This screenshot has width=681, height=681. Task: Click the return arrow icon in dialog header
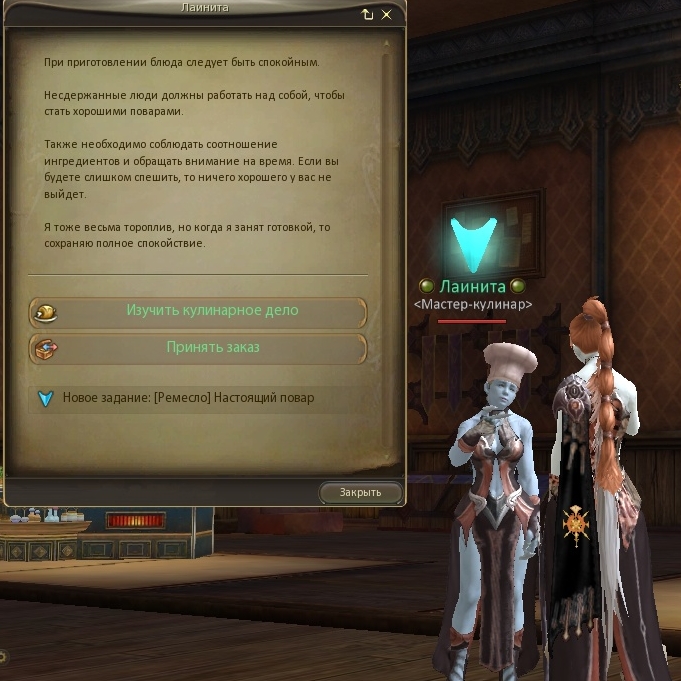pos(368,15)
